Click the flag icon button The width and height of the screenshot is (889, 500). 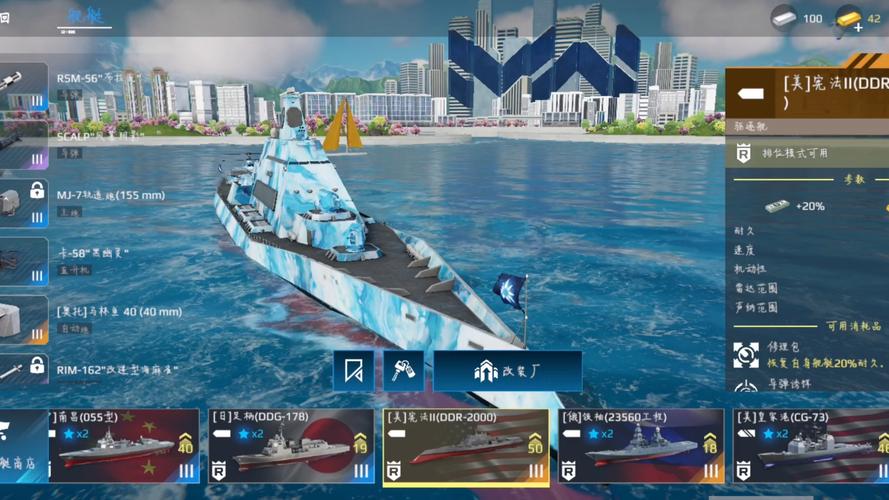(x=354, y=371)
